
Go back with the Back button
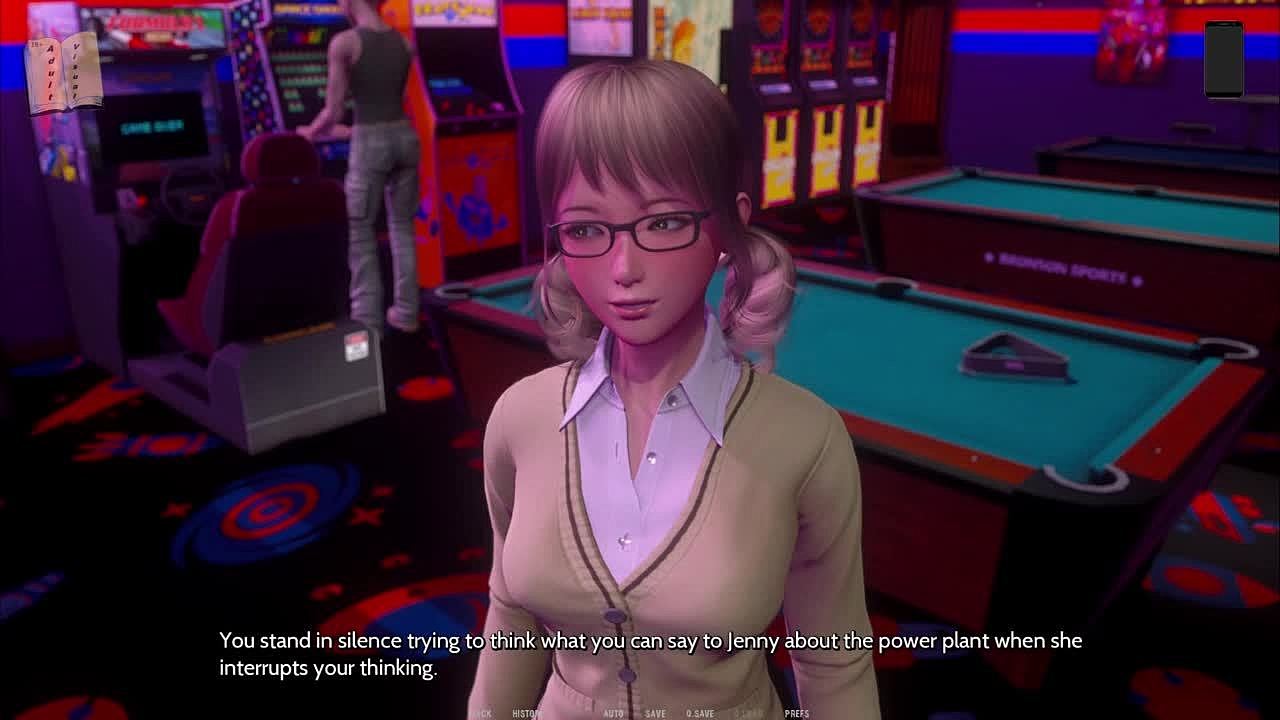[482, 714]
